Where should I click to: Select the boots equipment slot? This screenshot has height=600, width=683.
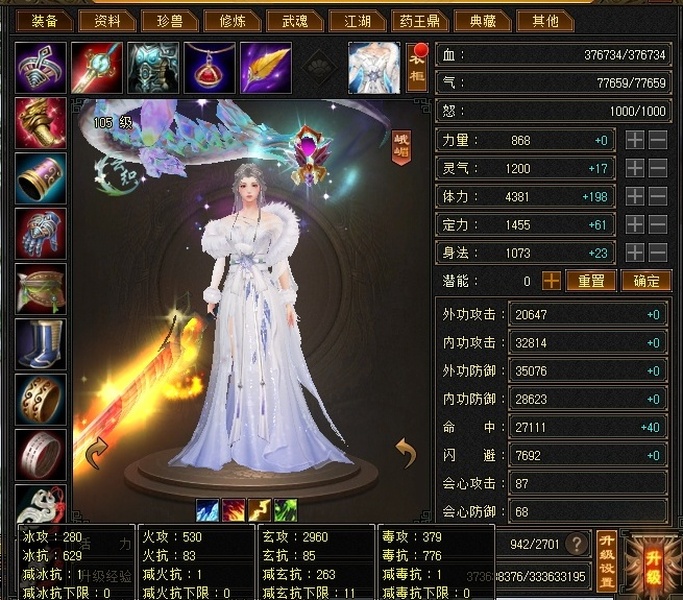[x=41, y=343]
